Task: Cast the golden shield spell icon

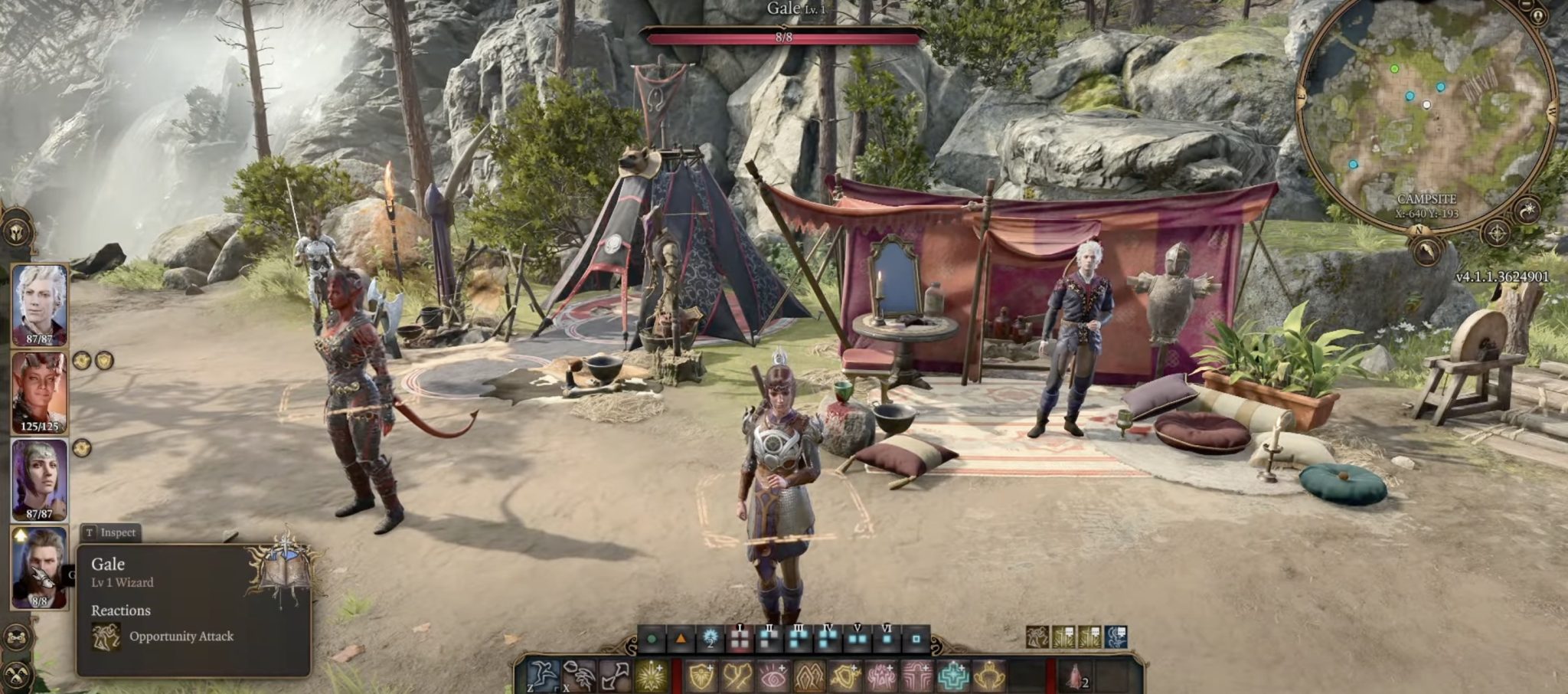Action: coord(702,676)
